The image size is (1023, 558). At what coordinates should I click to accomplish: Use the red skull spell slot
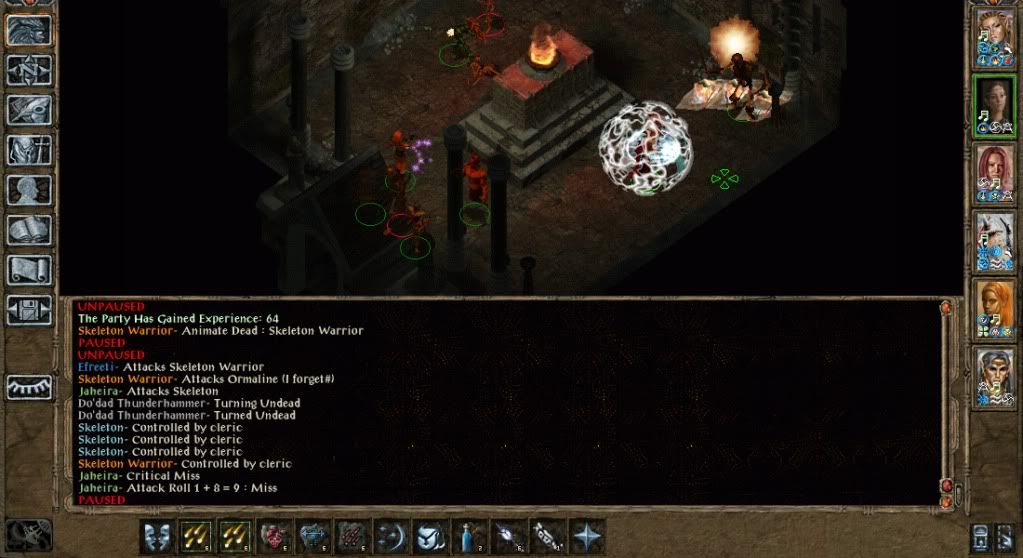tap(274, 535)
